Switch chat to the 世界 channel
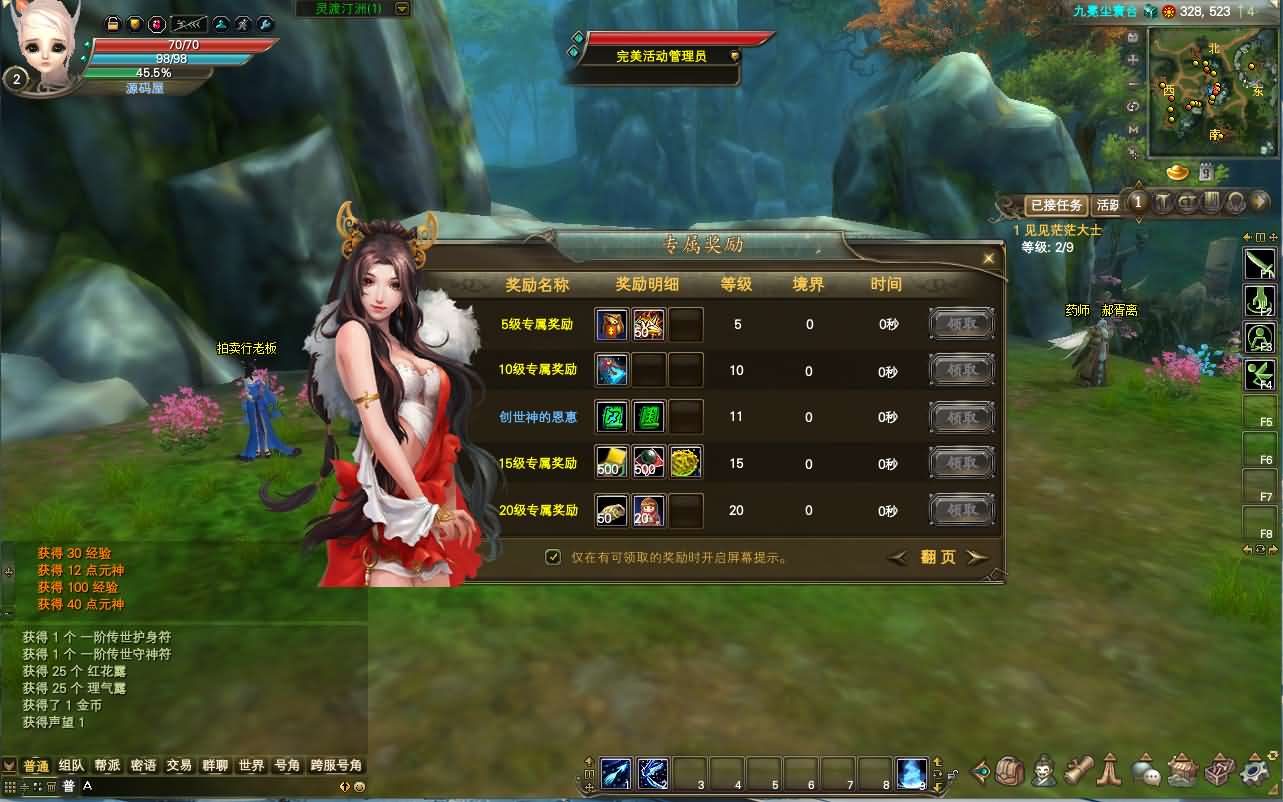 pos(251,765)
